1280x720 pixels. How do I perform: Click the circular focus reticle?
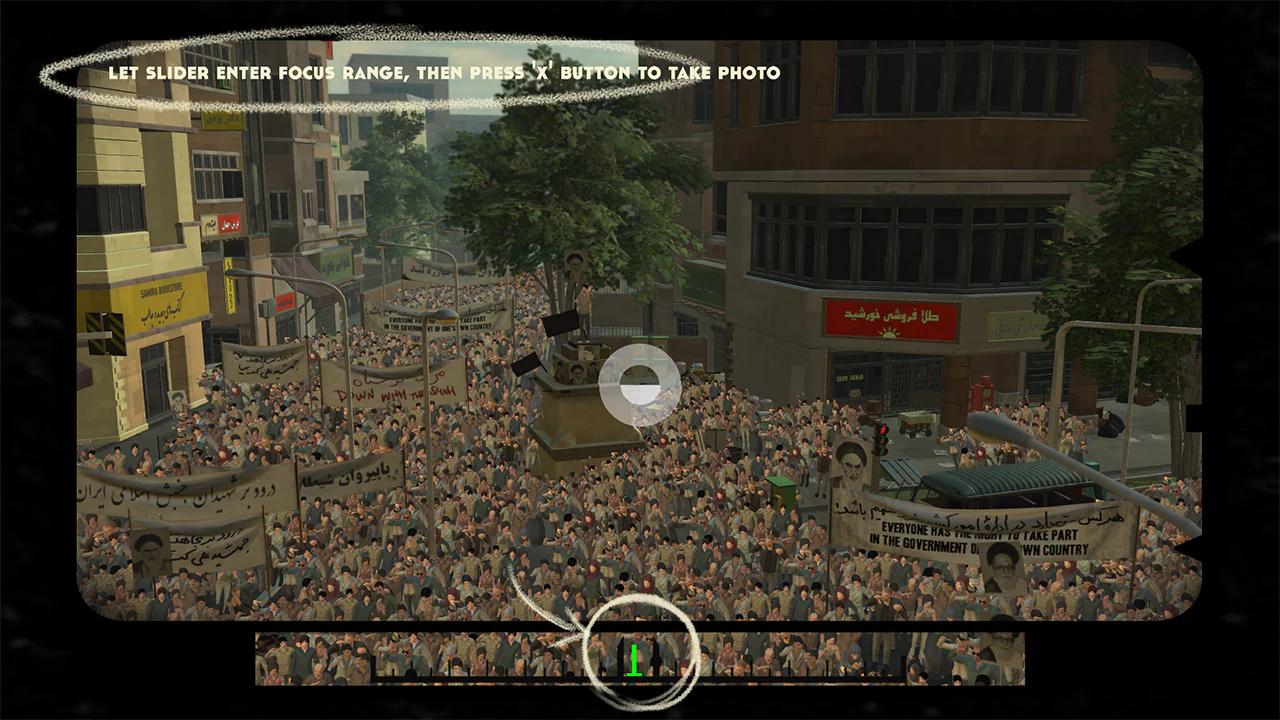[x=638, y=385]
